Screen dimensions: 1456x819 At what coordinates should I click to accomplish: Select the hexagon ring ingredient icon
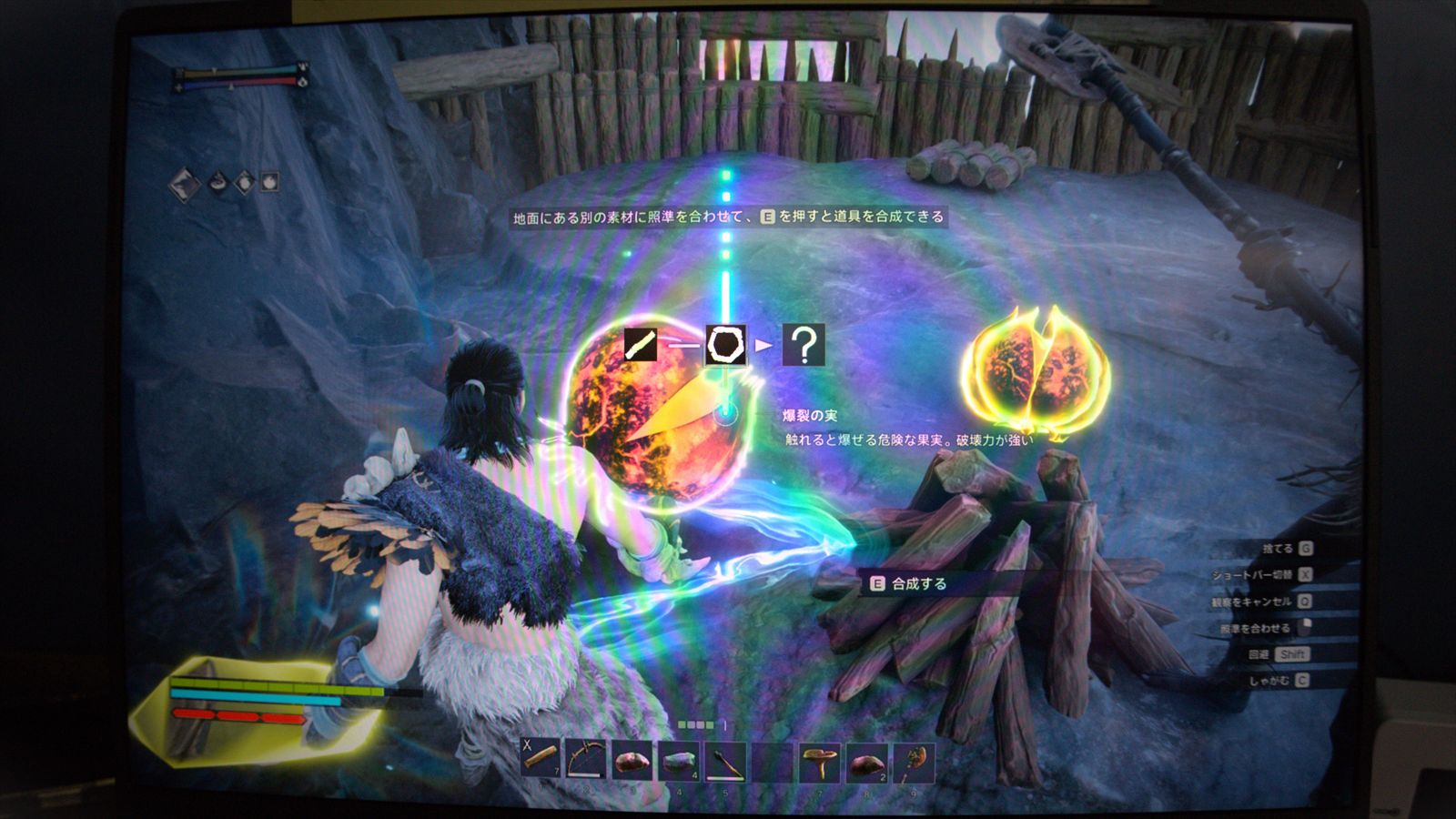(725, 345)
